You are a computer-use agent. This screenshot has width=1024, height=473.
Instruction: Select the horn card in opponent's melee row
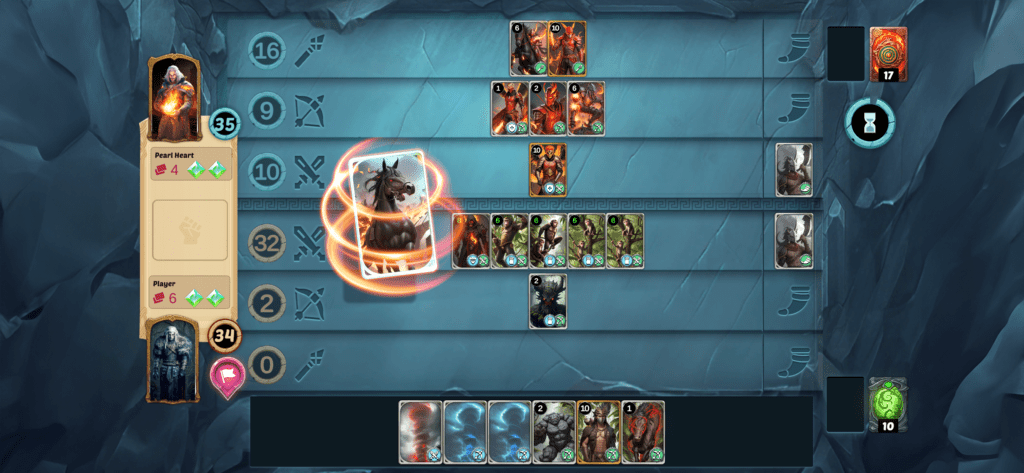point(794,170)
